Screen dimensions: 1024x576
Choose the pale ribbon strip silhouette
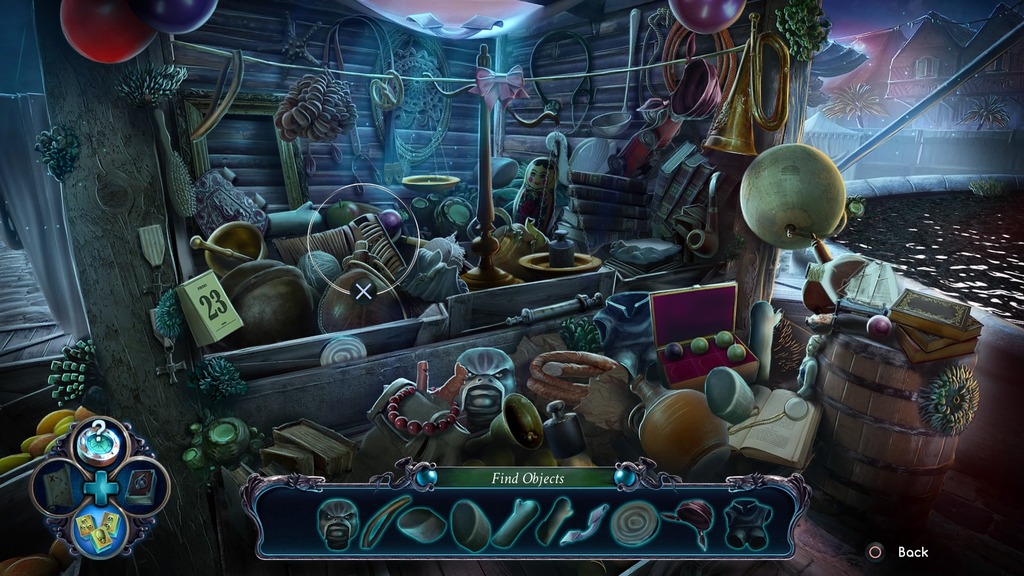point(584,524)
